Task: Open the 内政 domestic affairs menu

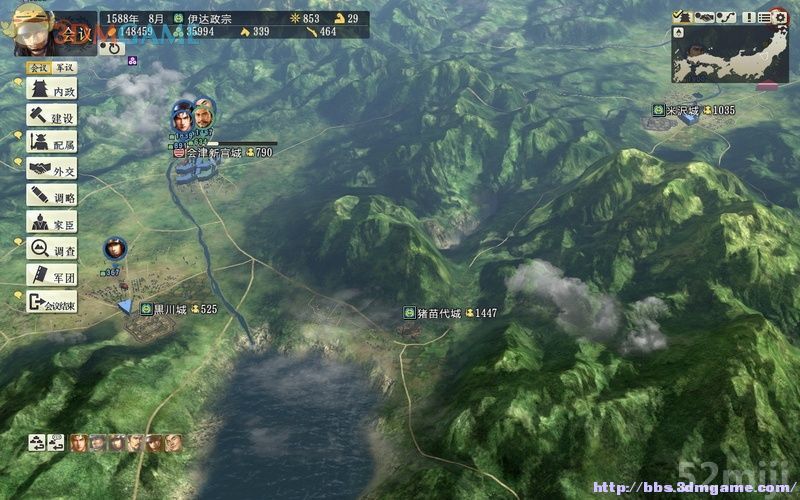Action: pyautogui.click(x=51, y=90)
